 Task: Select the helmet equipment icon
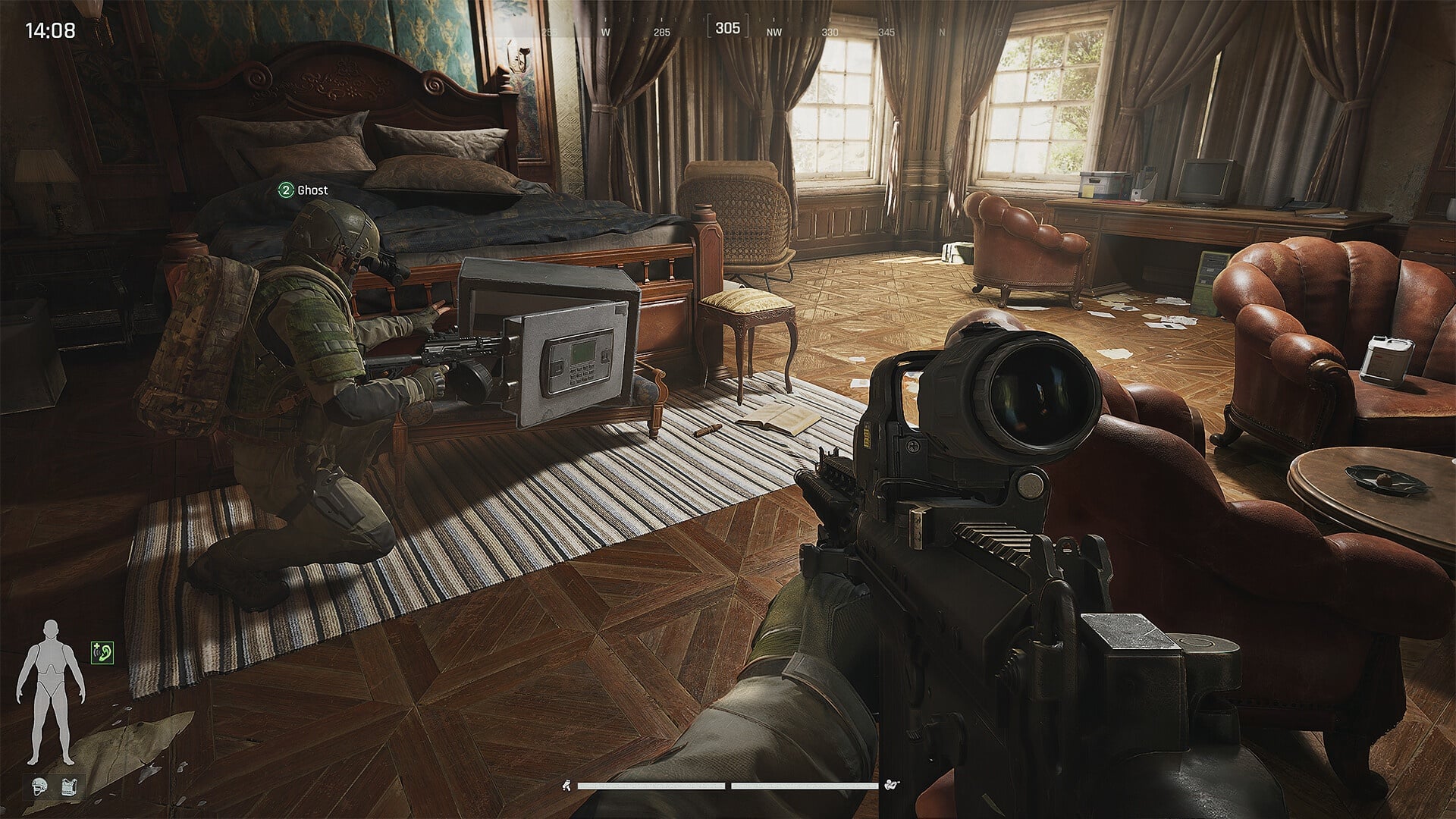coord(41,787)
